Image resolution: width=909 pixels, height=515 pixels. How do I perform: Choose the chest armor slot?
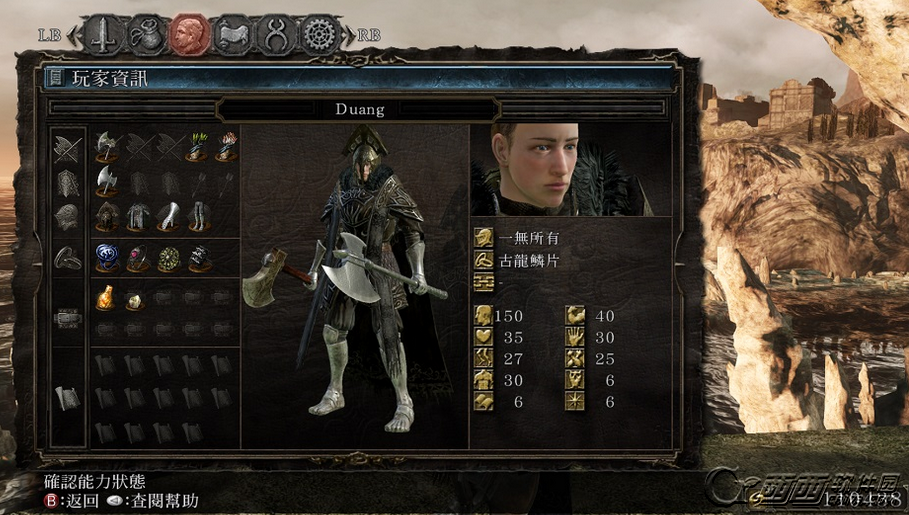[137, 215]
